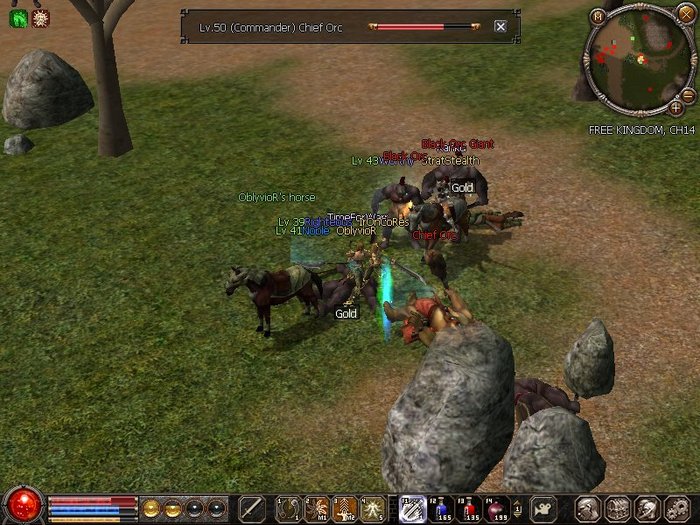Click the sun-shaped buff icon at top-left
Viewport: 700px width, 525px height.
tap(41, 17)
